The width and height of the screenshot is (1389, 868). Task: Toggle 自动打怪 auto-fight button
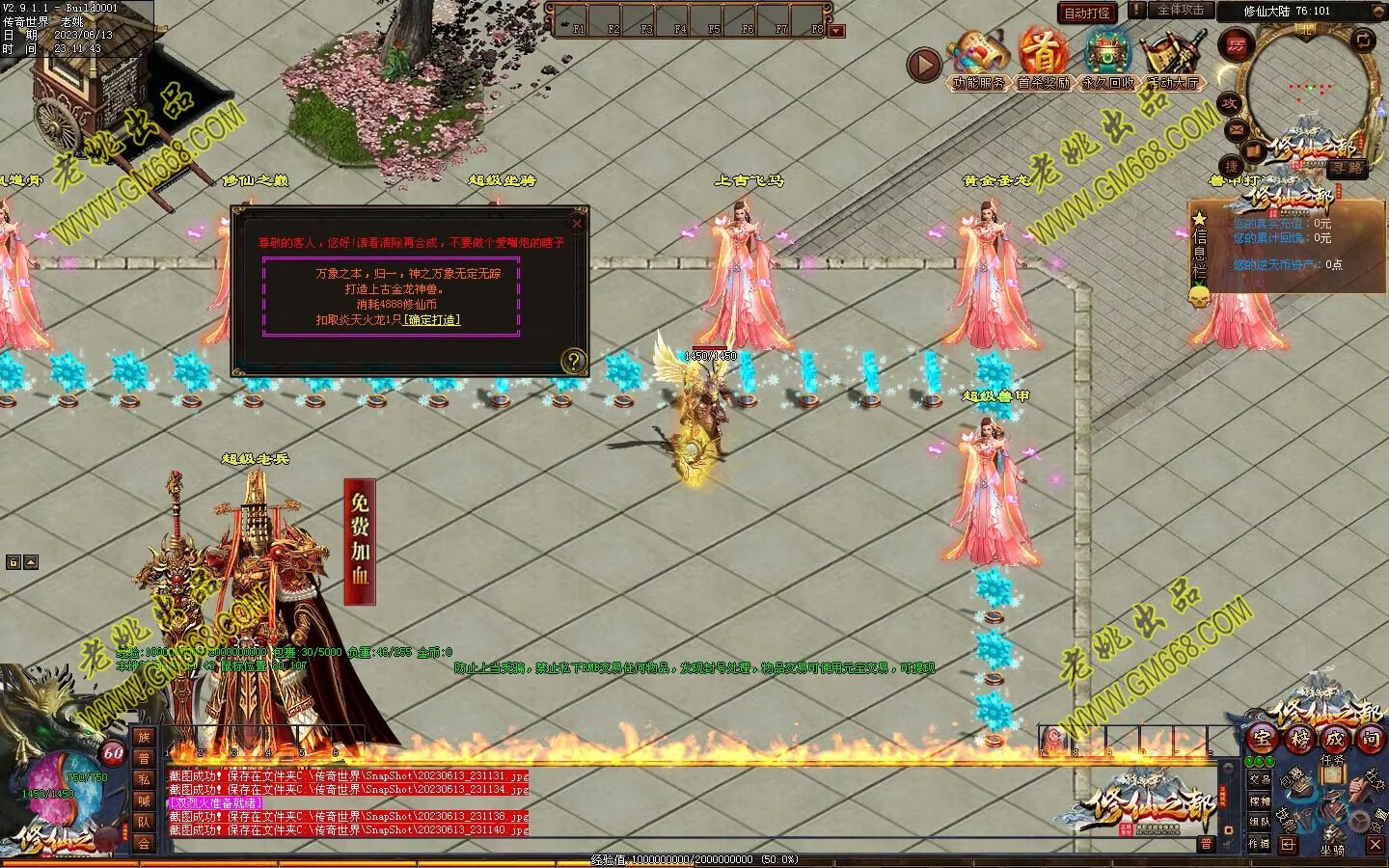point(1087,13)
